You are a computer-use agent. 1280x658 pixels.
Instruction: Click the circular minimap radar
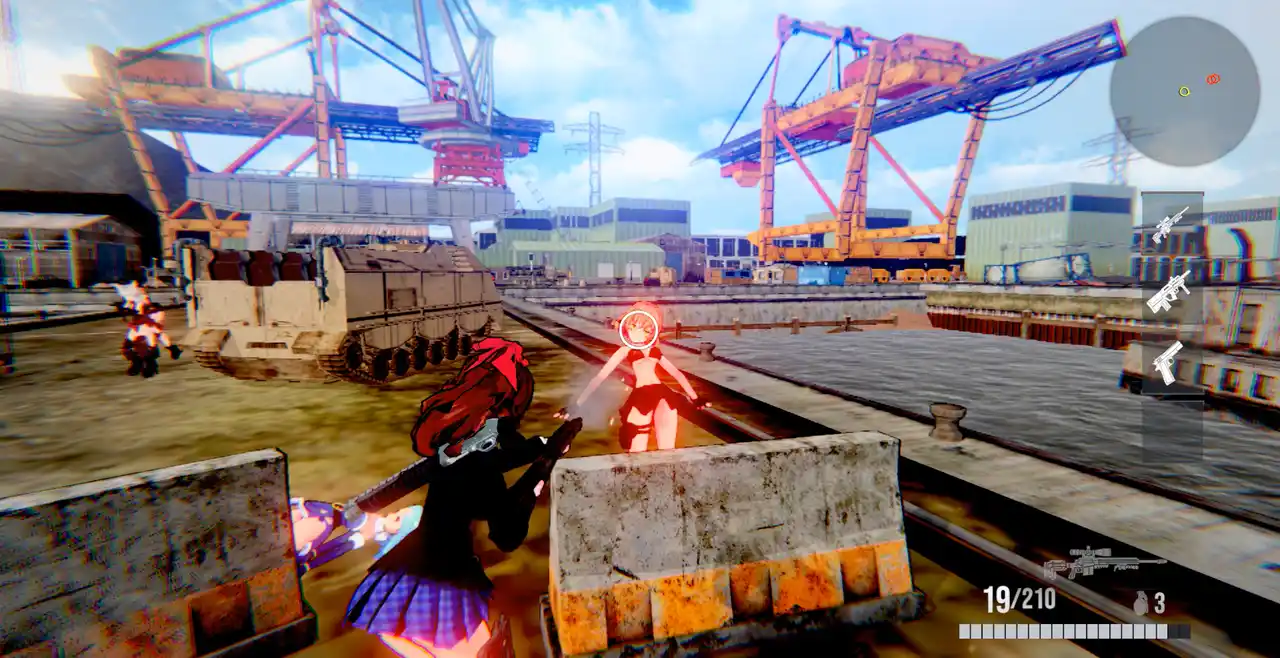point(1184,91)
